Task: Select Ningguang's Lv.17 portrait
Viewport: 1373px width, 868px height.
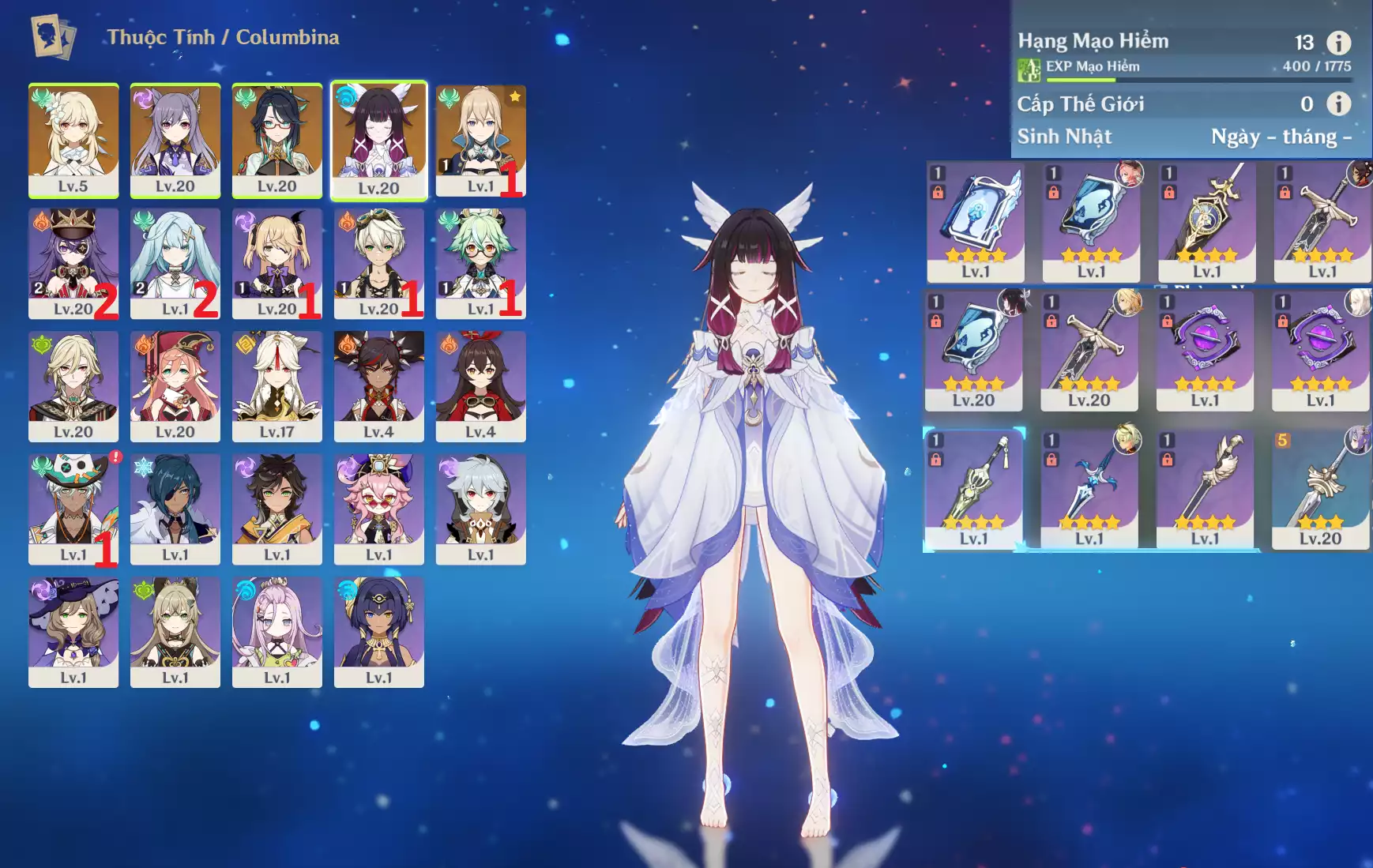Action: click(276, 385)
